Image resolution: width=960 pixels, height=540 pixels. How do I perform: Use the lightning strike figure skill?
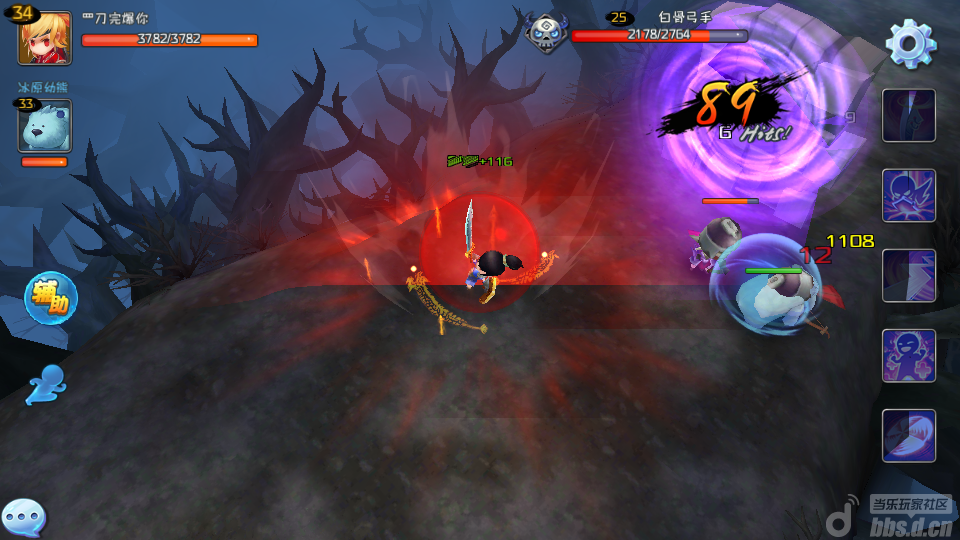tap(908, 196)
